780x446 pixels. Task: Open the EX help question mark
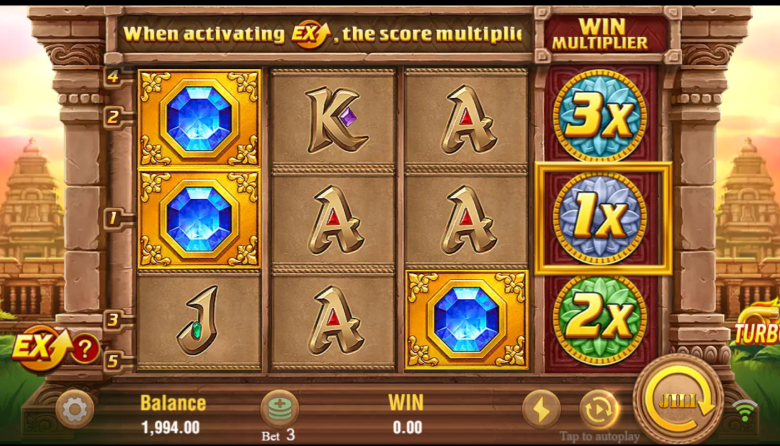85,348
